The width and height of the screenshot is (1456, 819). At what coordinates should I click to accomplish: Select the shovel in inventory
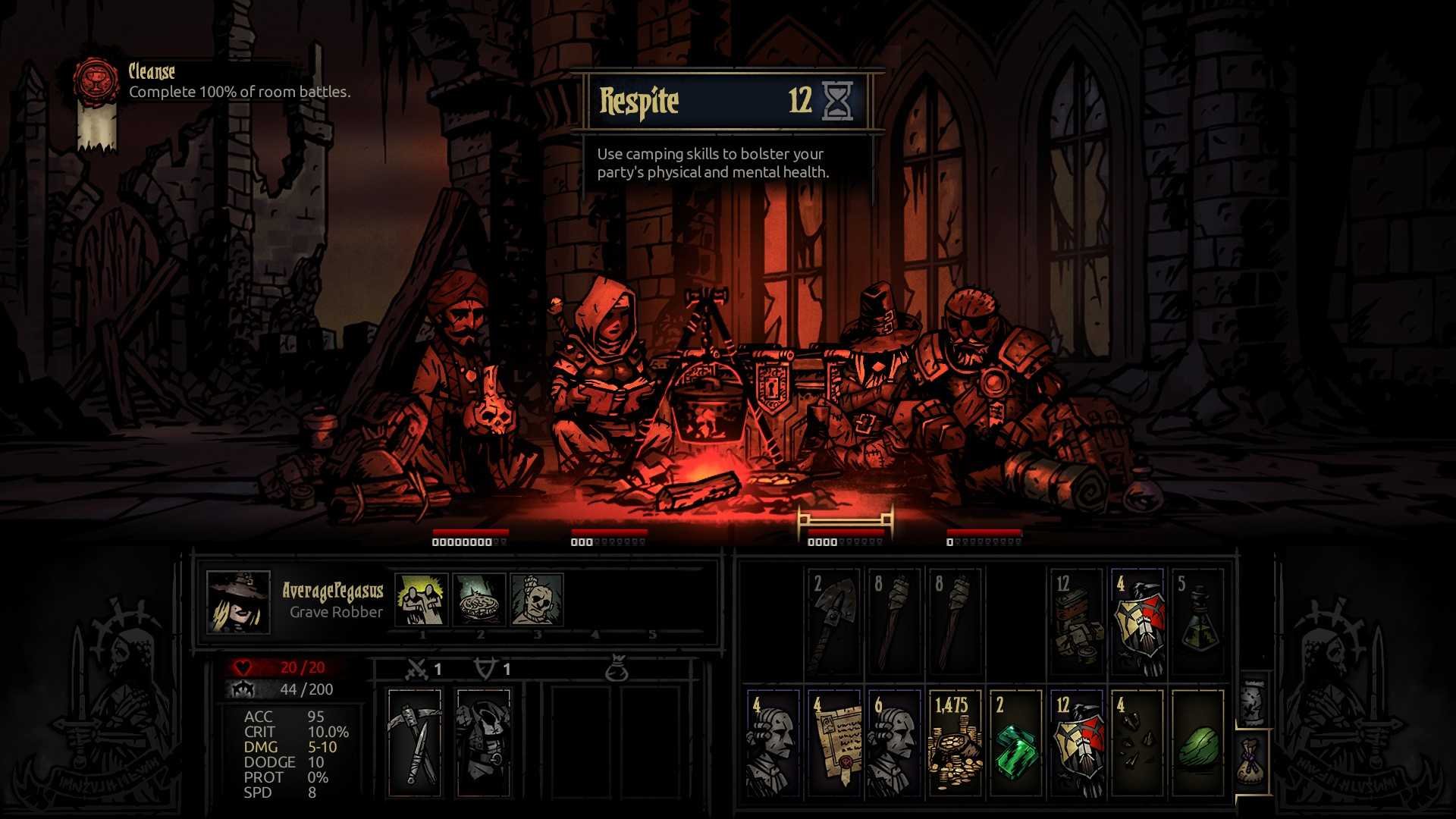834,622
